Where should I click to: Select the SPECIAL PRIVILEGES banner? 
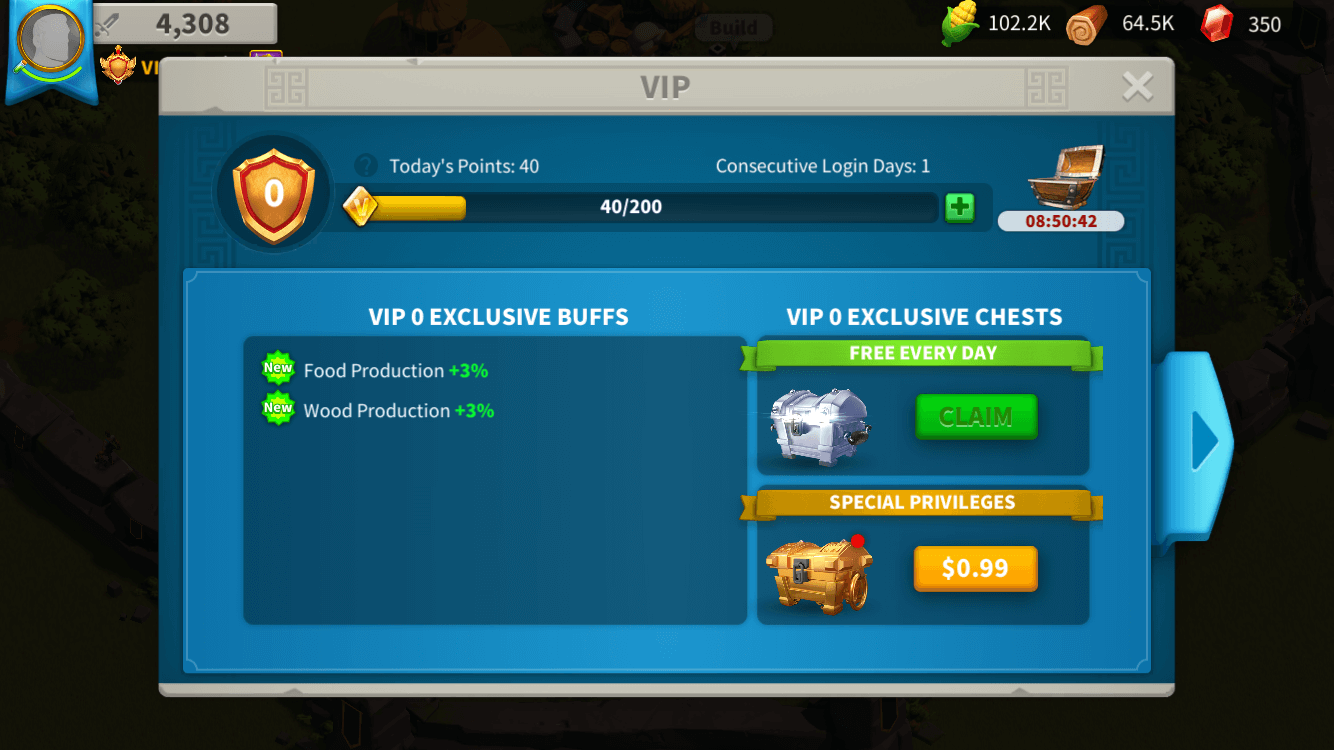click(x=922, y=502)
